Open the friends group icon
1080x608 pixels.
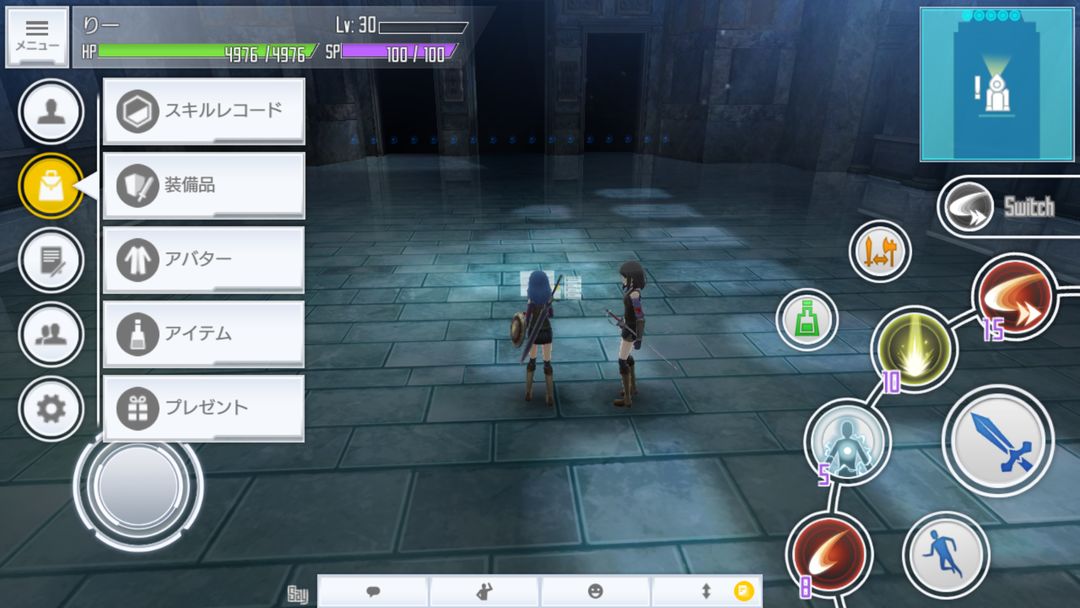click(51, 334)
